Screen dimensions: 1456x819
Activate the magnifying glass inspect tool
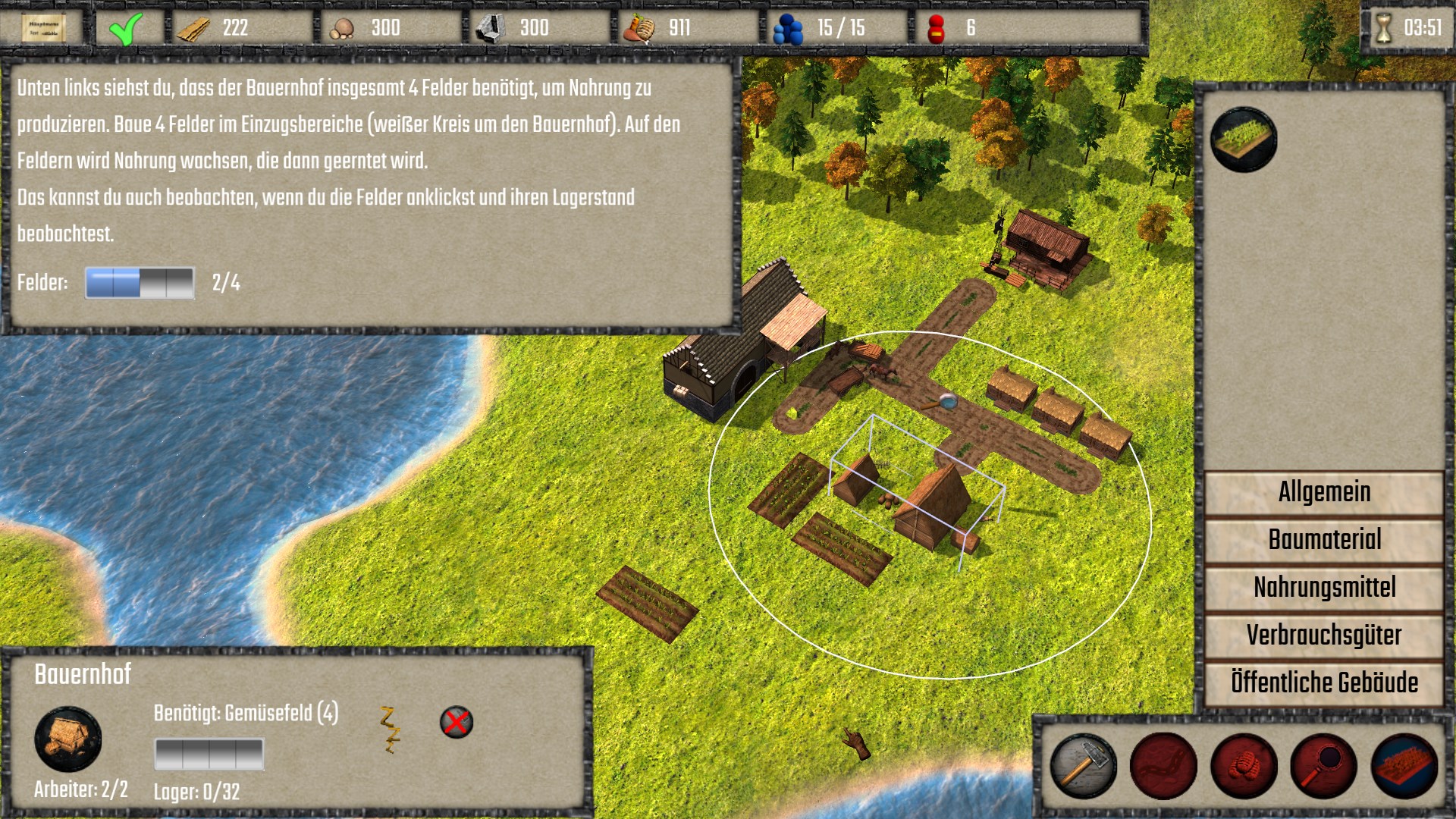(1324, 766)
